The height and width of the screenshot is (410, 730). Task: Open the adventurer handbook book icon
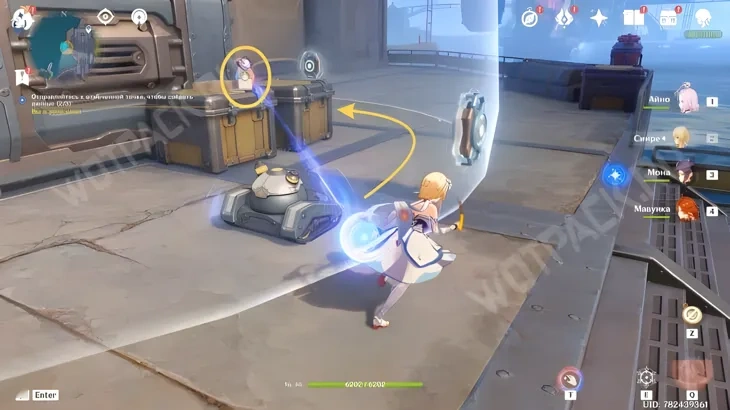(632, 18)
